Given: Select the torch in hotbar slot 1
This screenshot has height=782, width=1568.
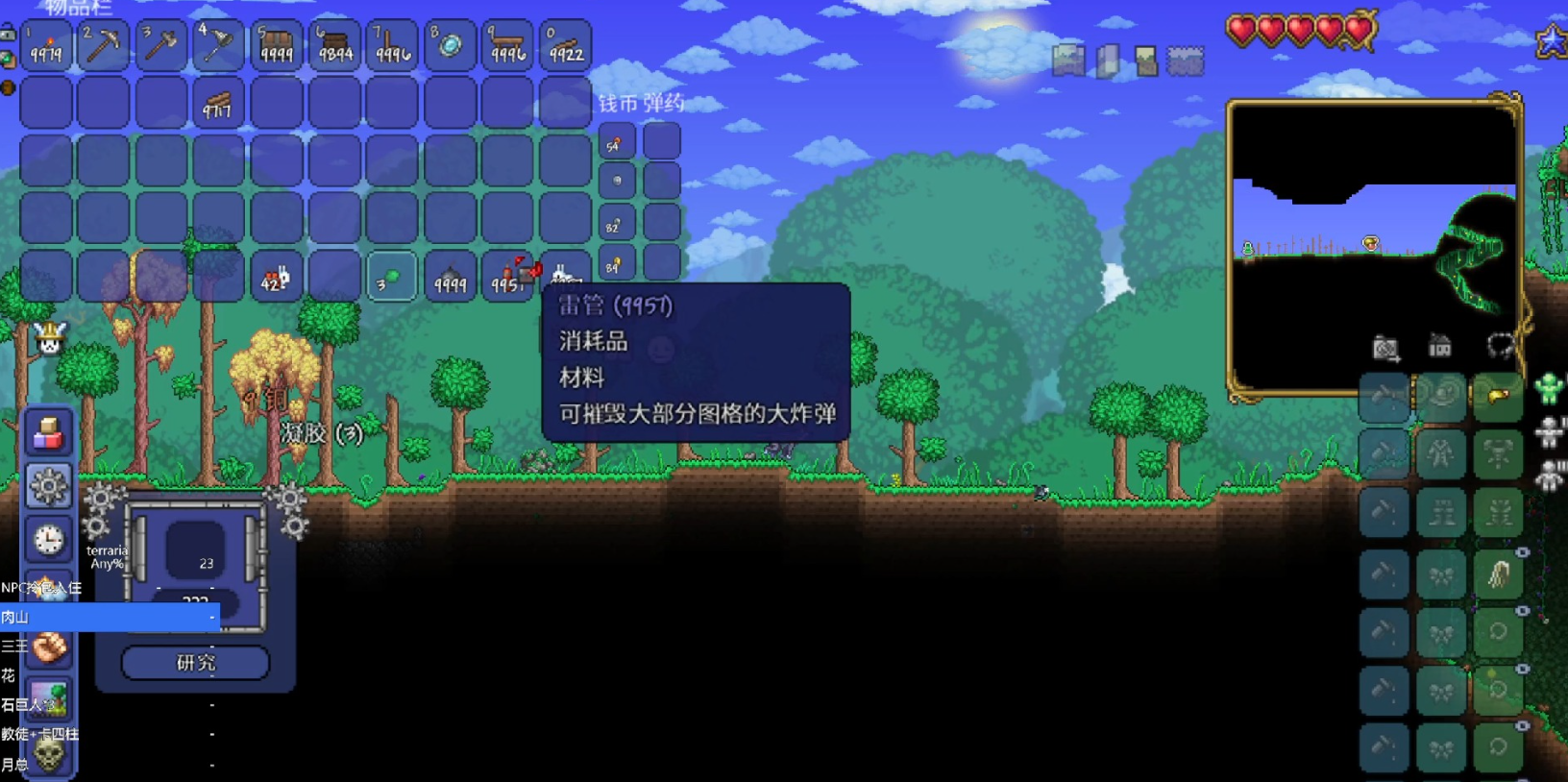Looking at the screenshot, I should pyautogui.click(x=46, y=43).
